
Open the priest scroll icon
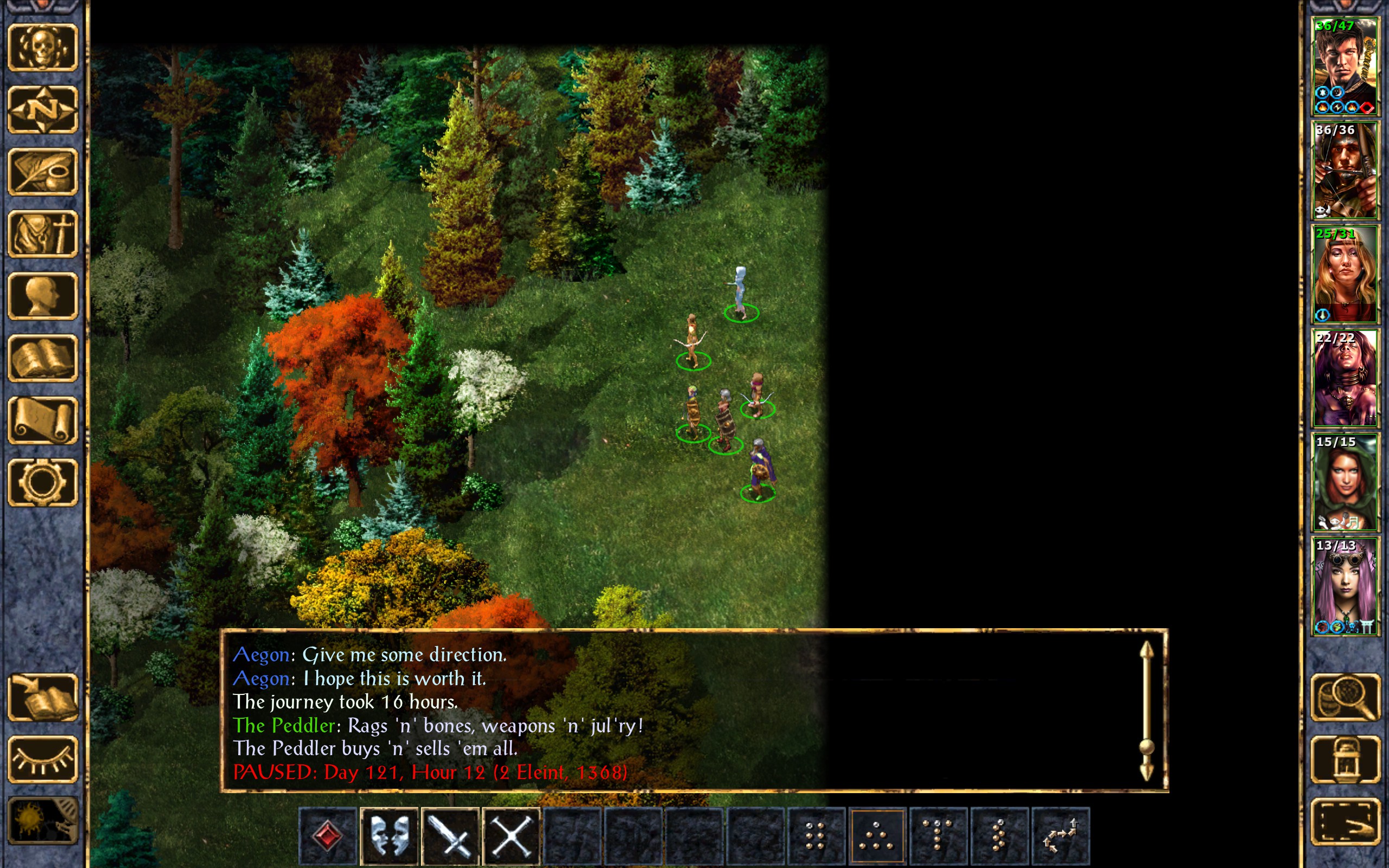coord(42,420)
